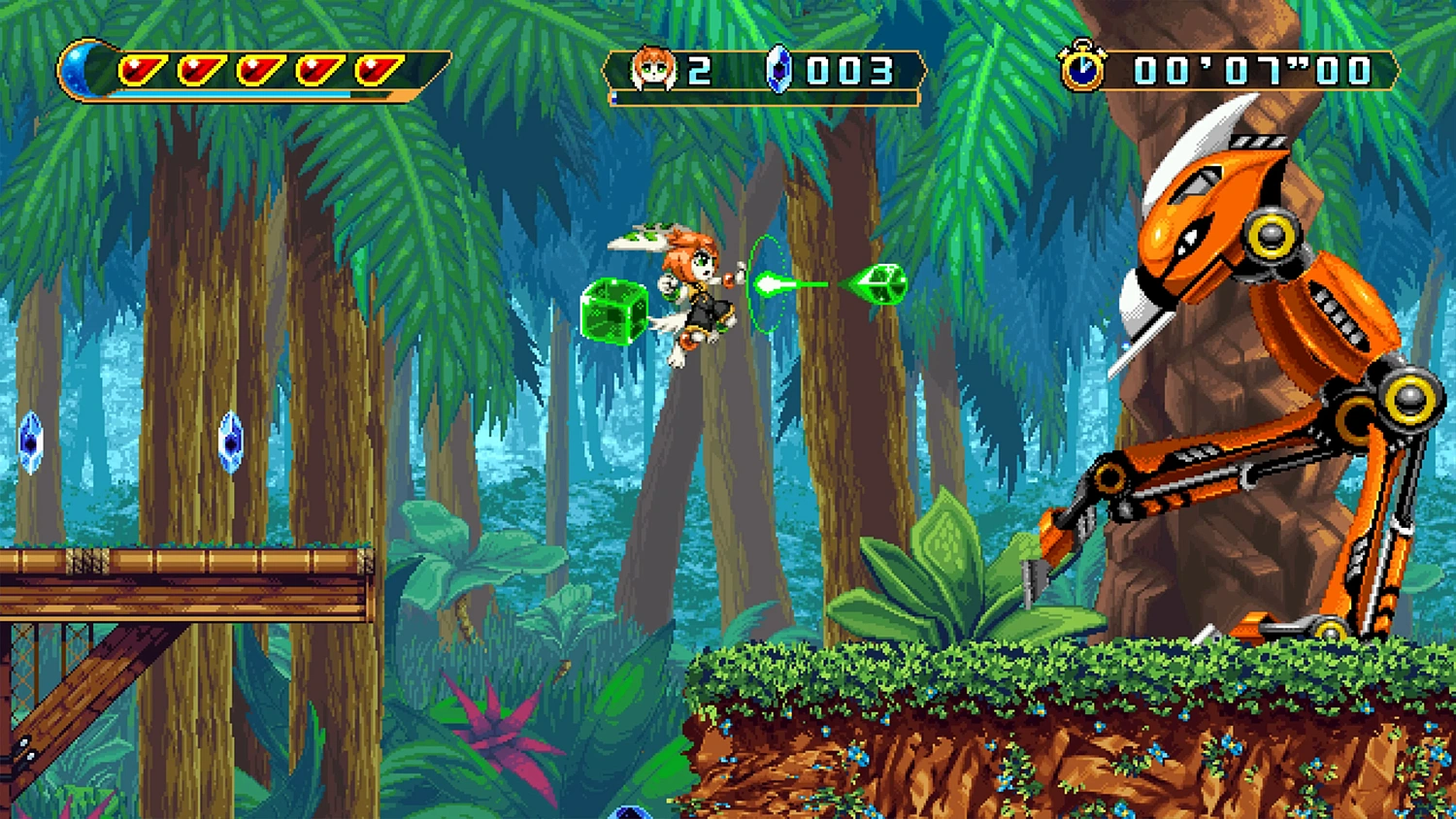Click the lives count showing 2
Image resolution: width=1456 pixels, height=819 pixels.
[702, 69]
